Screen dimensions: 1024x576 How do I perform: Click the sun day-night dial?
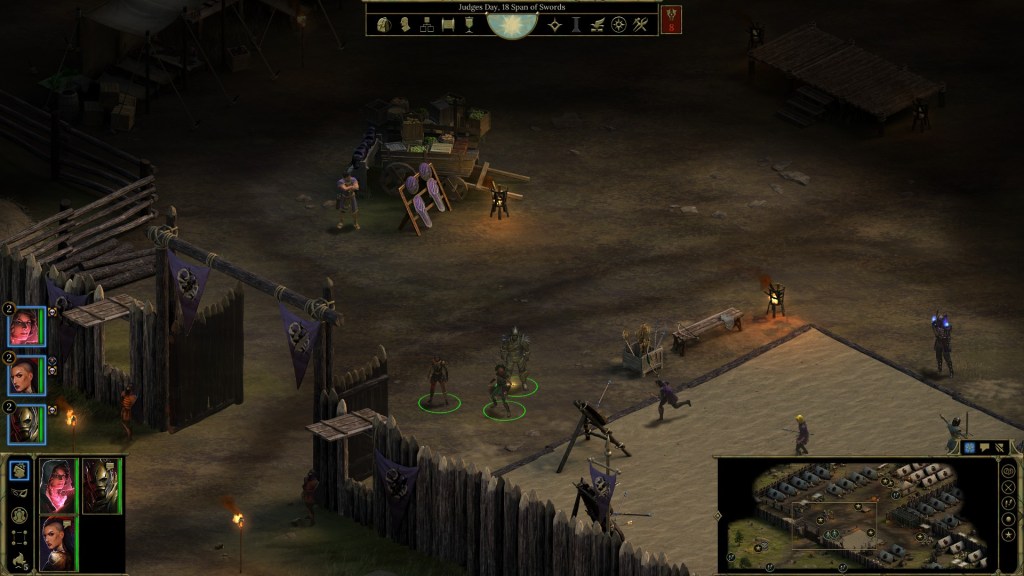512,22
